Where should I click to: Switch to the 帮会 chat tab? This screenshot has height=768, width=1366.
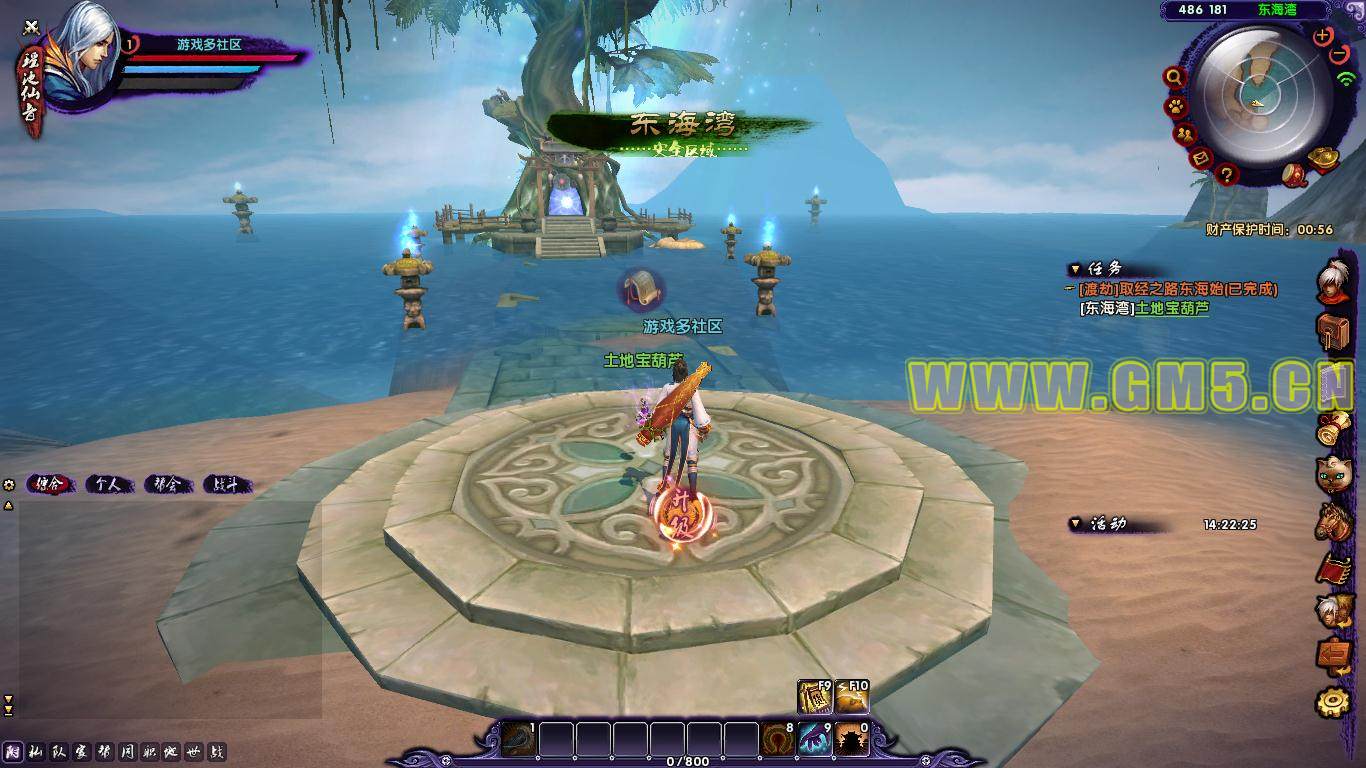coord(166,485)
